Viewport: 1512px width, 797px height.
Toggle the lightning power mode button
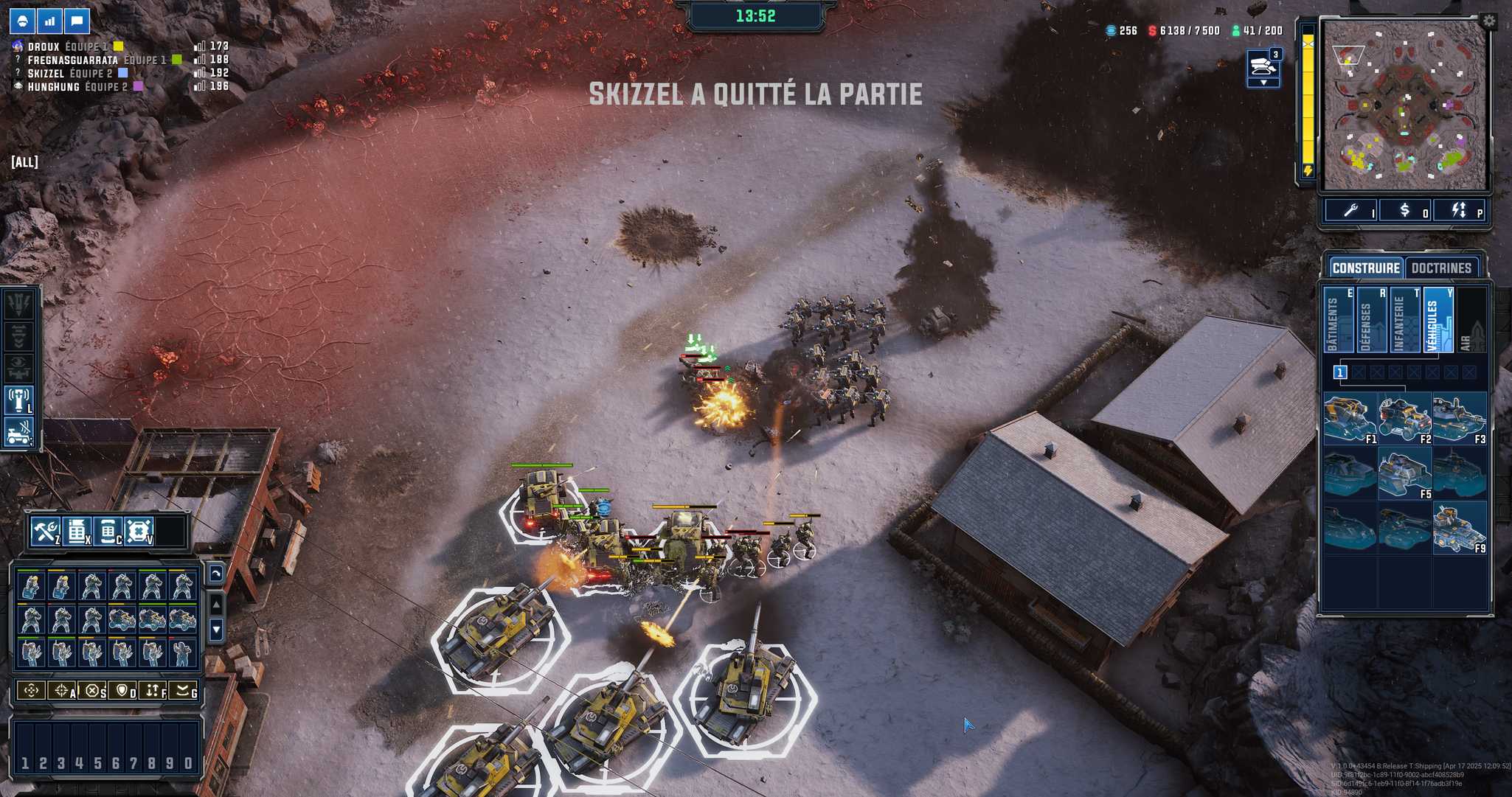click(1458, 211)
